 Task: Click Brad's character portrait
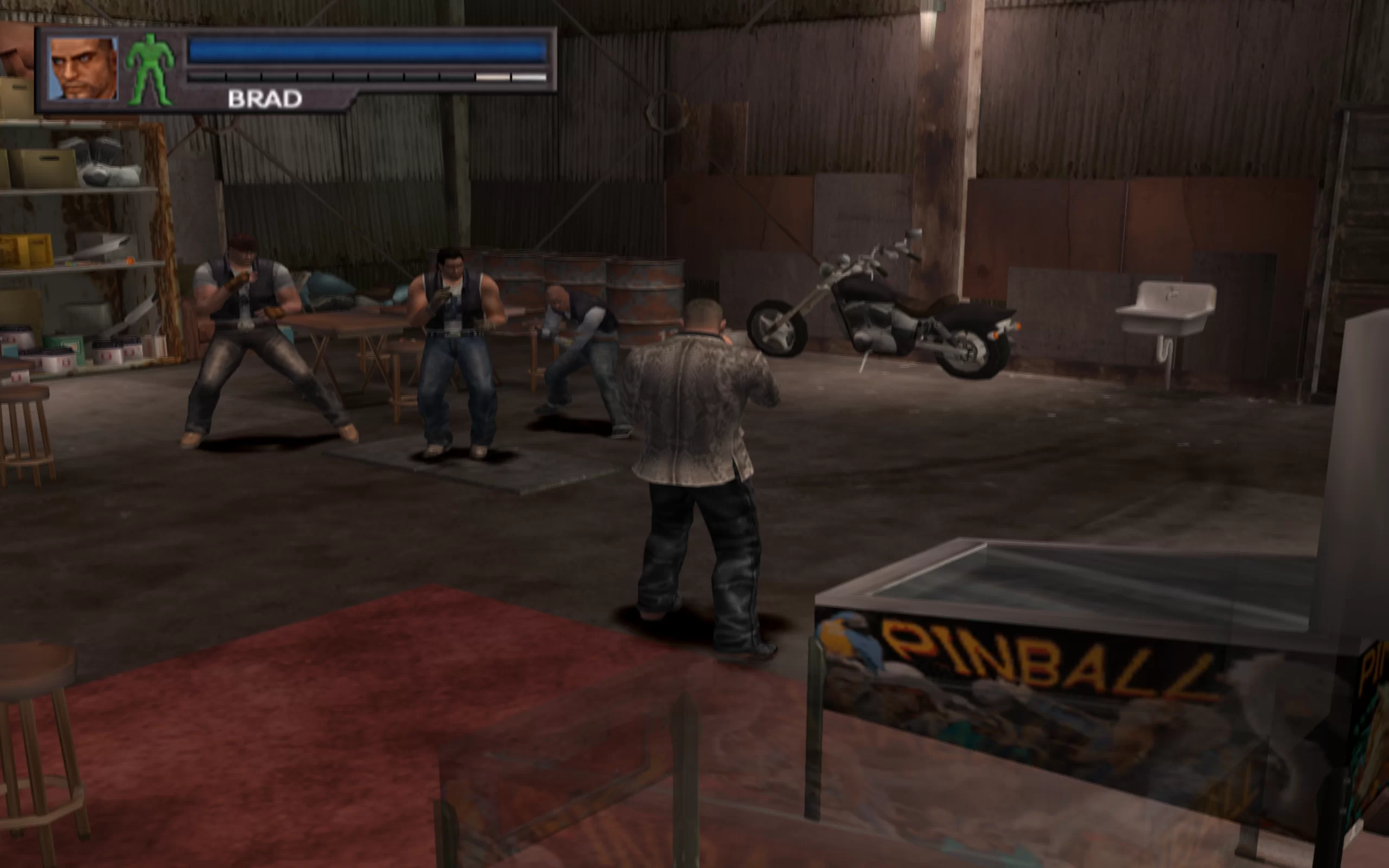[x=82, y=68]
